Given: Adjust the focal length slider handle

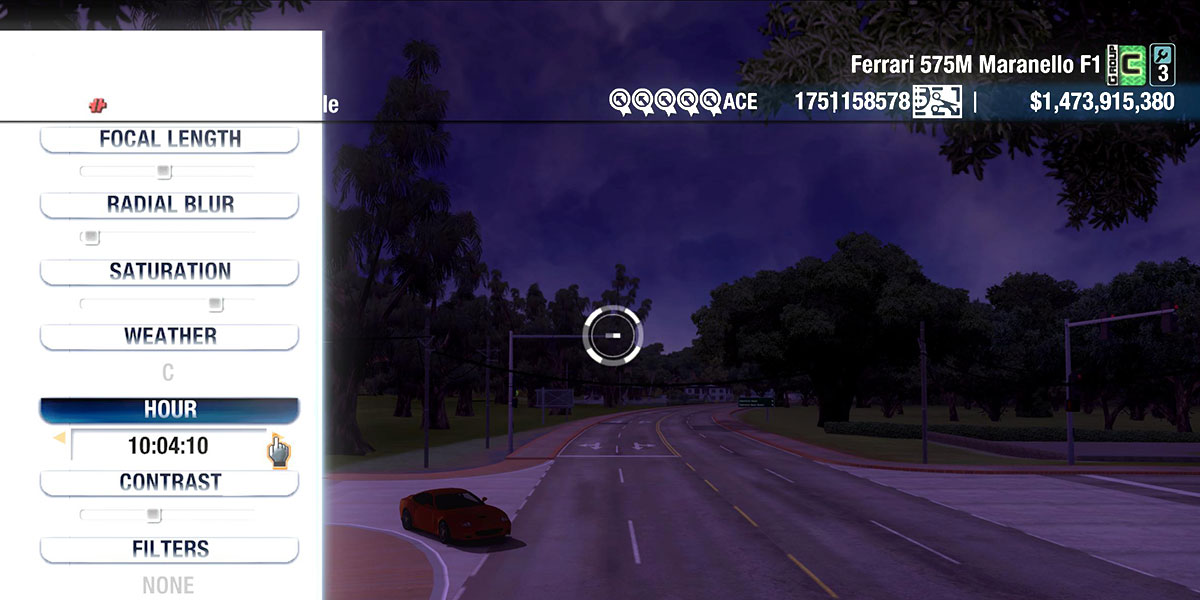Looking at the screenshot, I should coord(164,171).
